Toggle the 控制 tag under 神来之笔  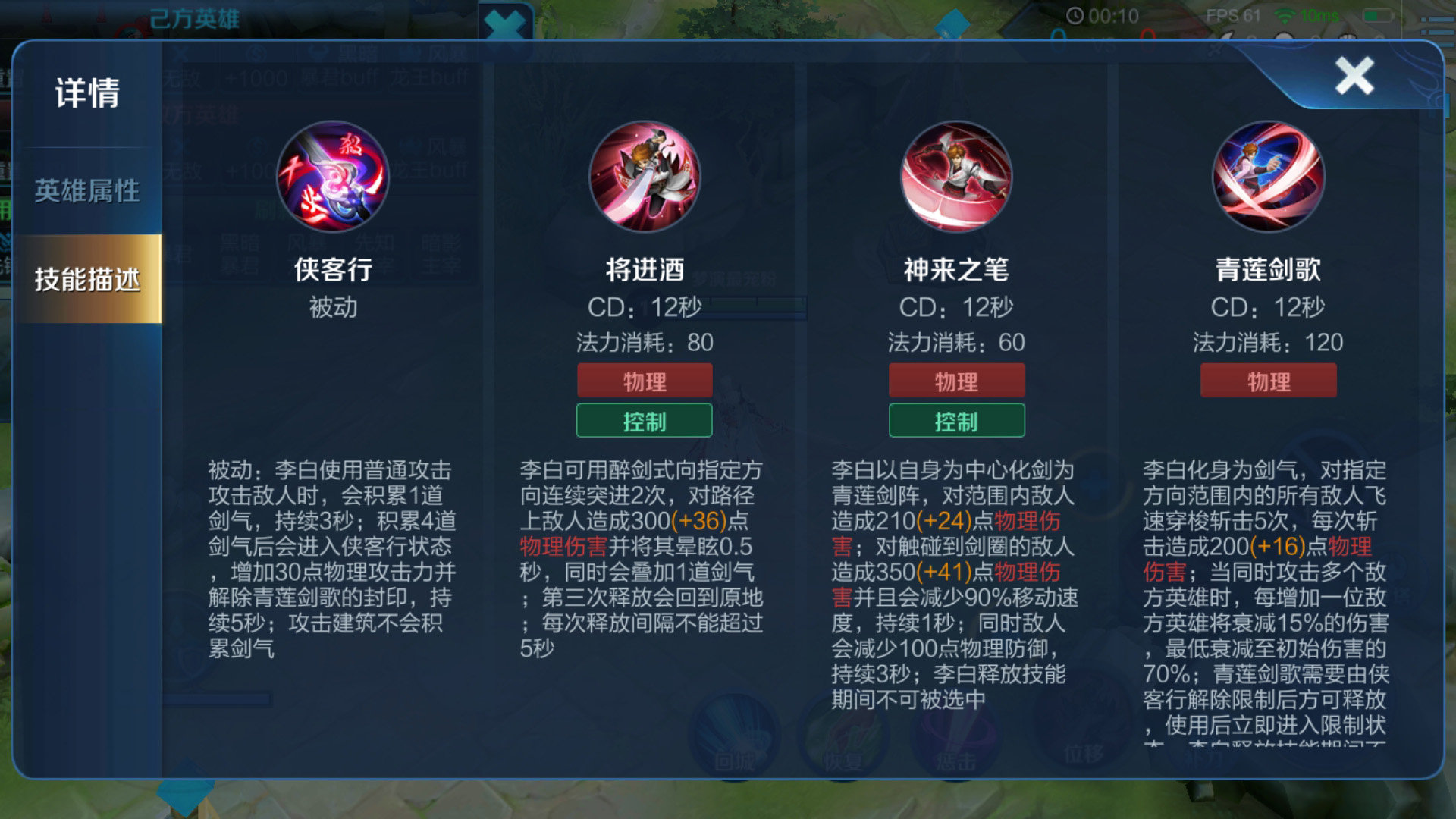[957, 421]
